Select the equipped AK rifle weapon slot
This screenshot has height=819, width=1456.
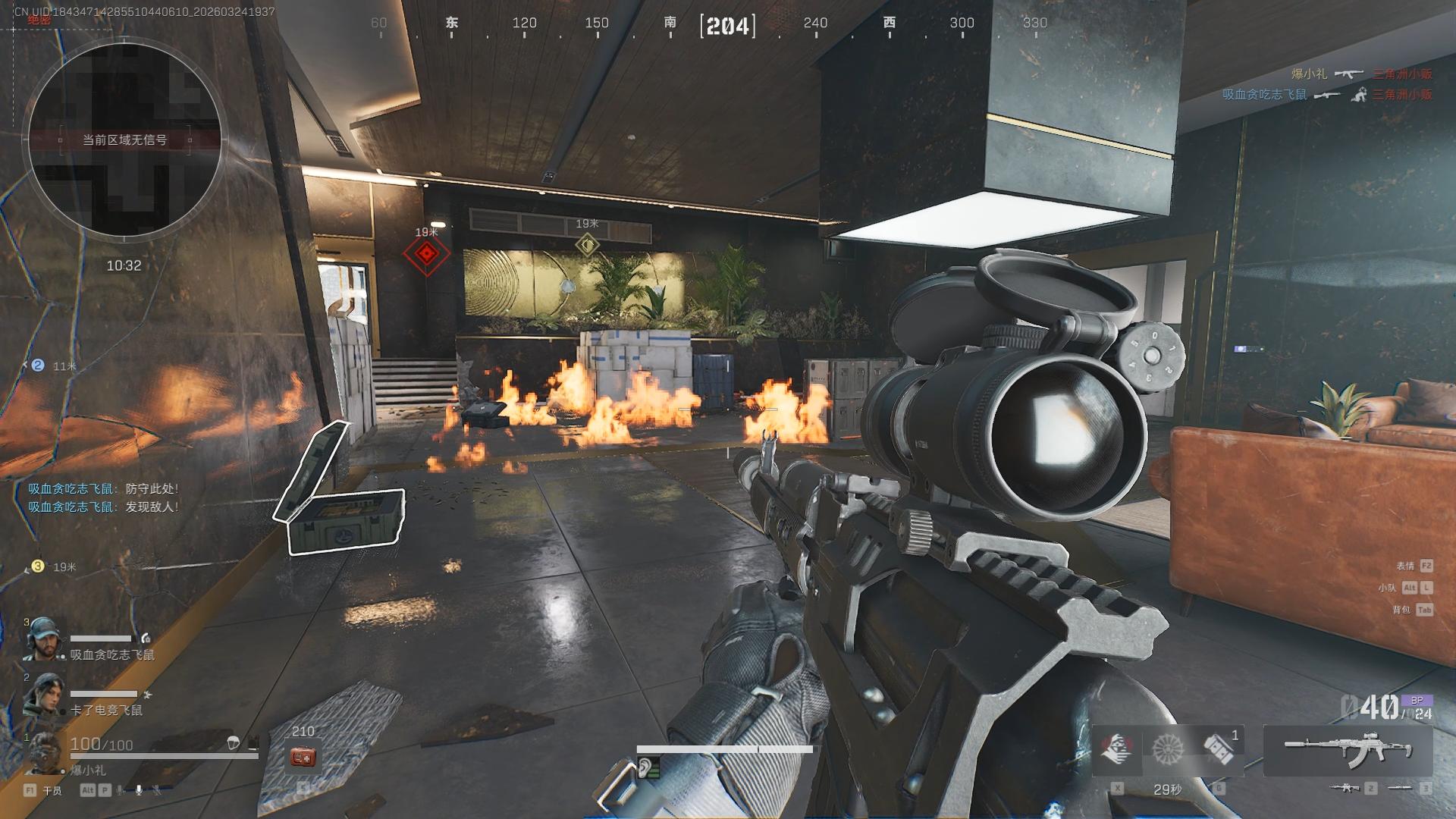click(x=1348, y=749)
